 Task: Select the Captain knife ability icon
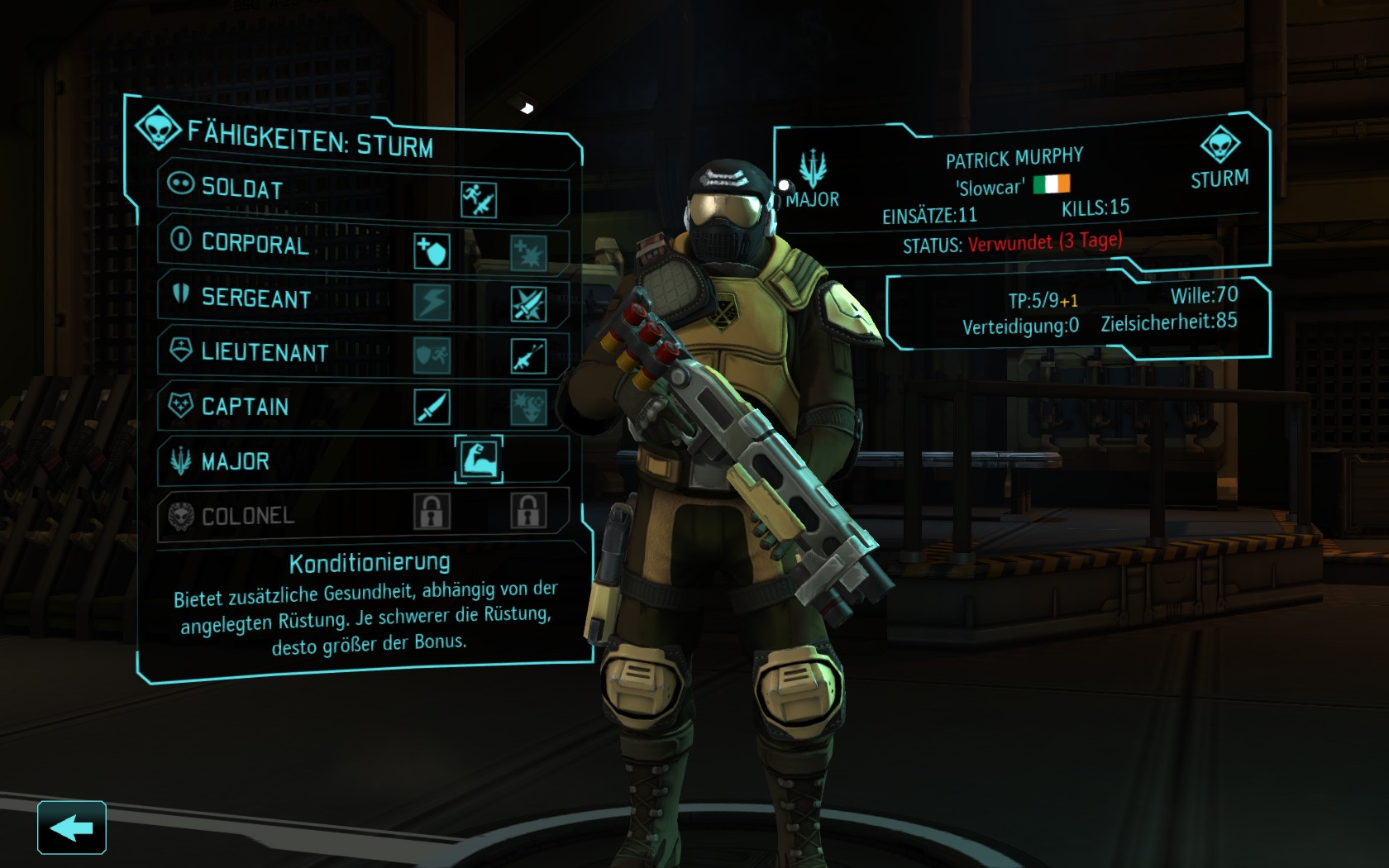(432, 407)
